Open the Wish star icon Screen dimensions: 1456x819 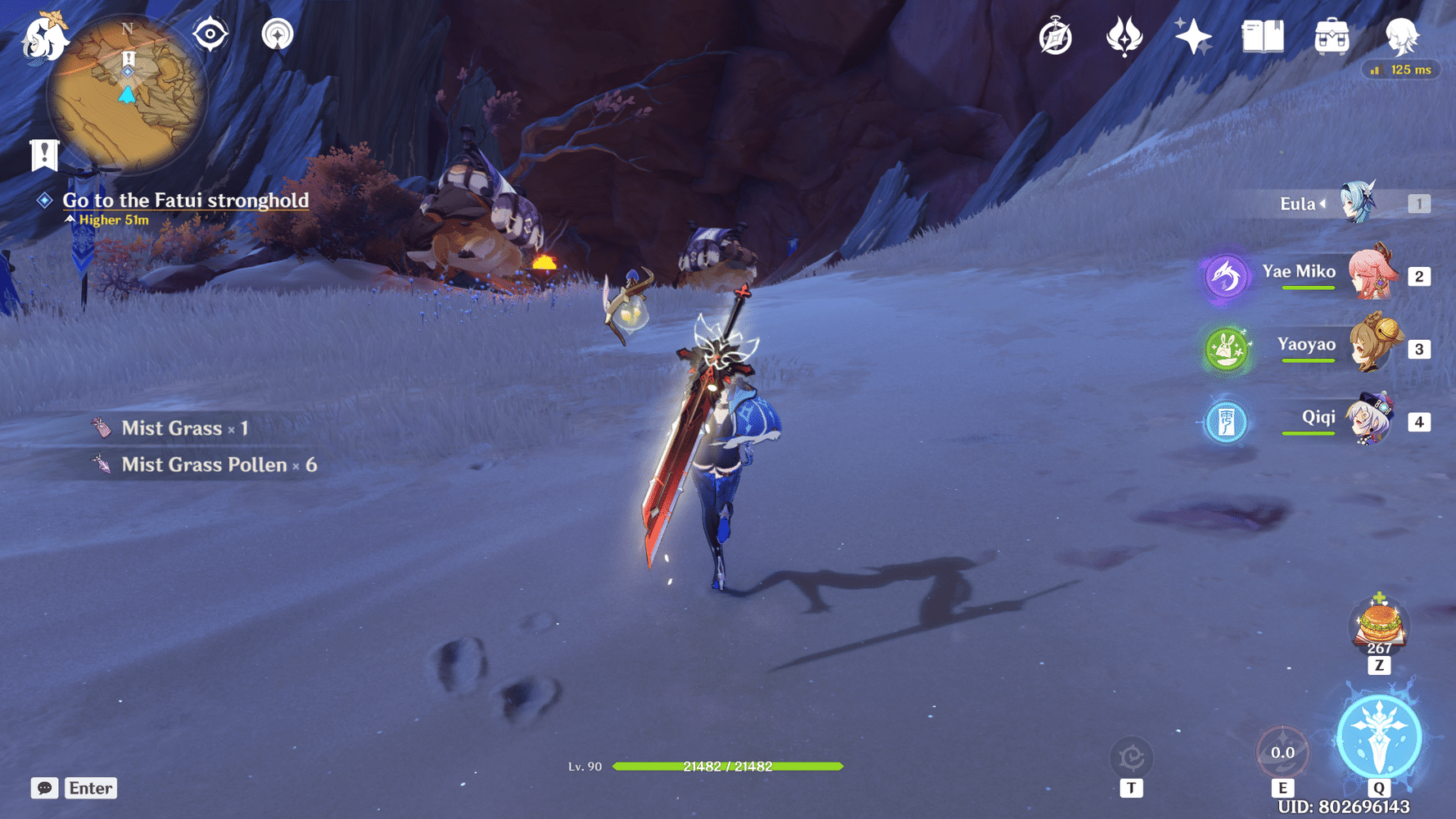click(1193, 37)
